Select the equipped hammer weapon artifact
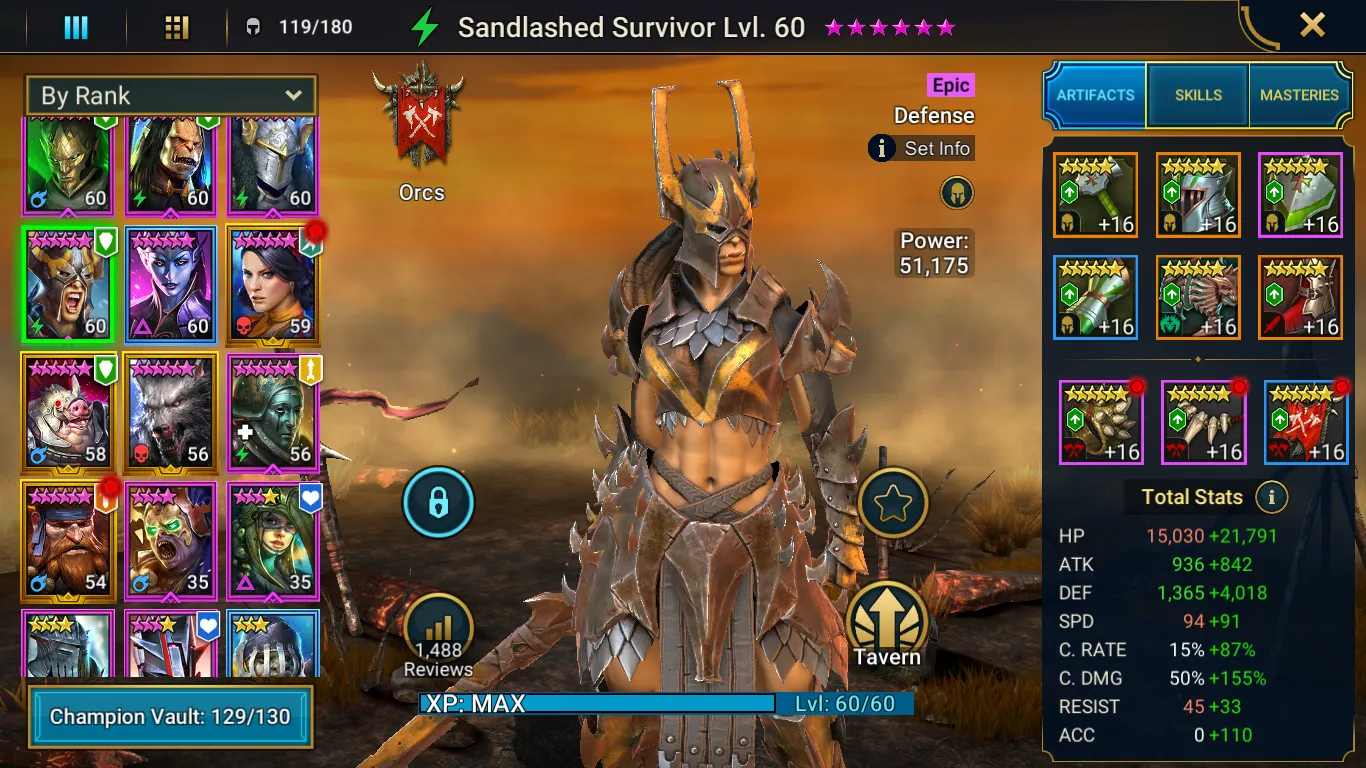Viewport: 1366px width, 768px height. click(1096, 196)
